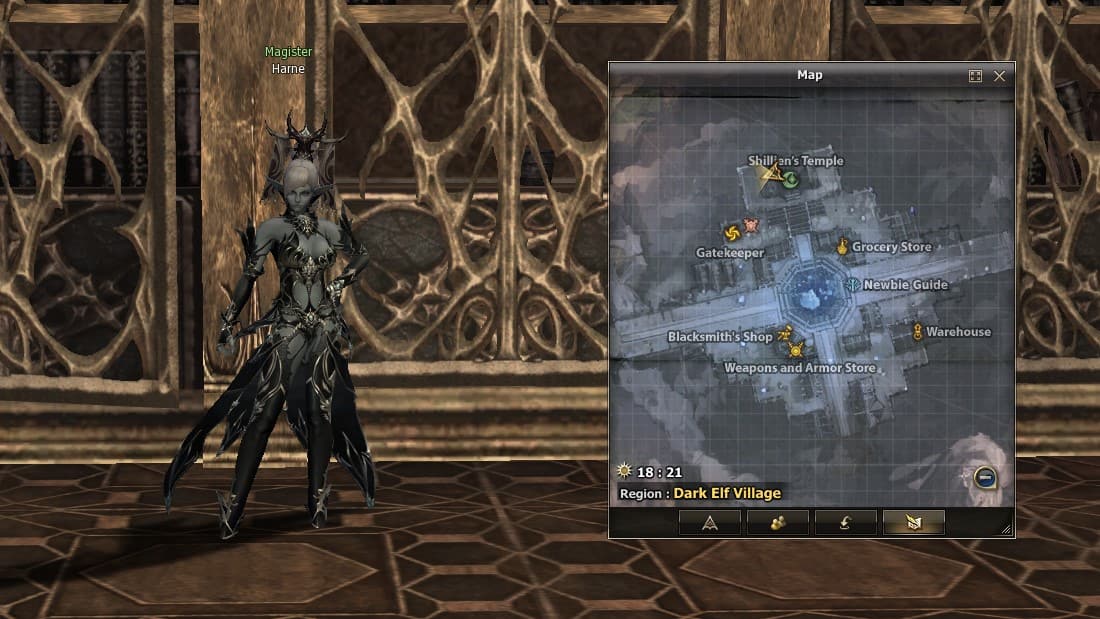Select the Weapons and Armor Store marker
Image resolution: width=1100 pixels, height=619 pixels.
(x=796, y=350)
